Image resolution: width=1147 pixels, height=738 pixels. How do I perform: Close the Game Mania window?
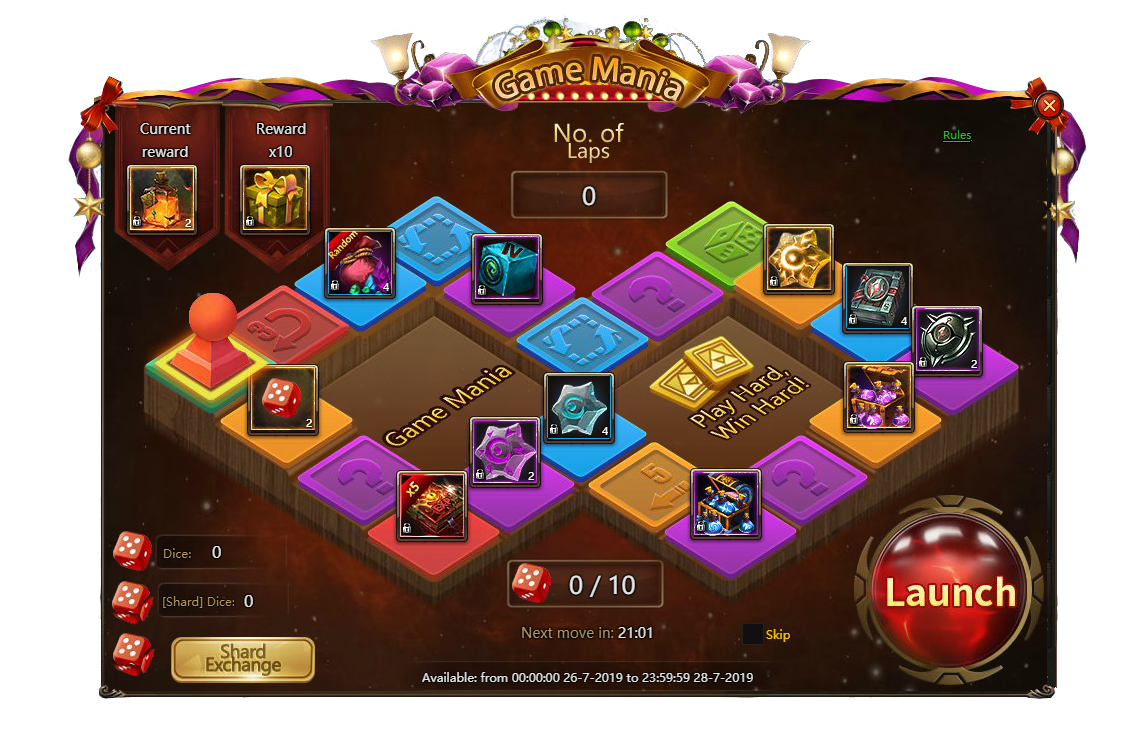[1049, 105]
